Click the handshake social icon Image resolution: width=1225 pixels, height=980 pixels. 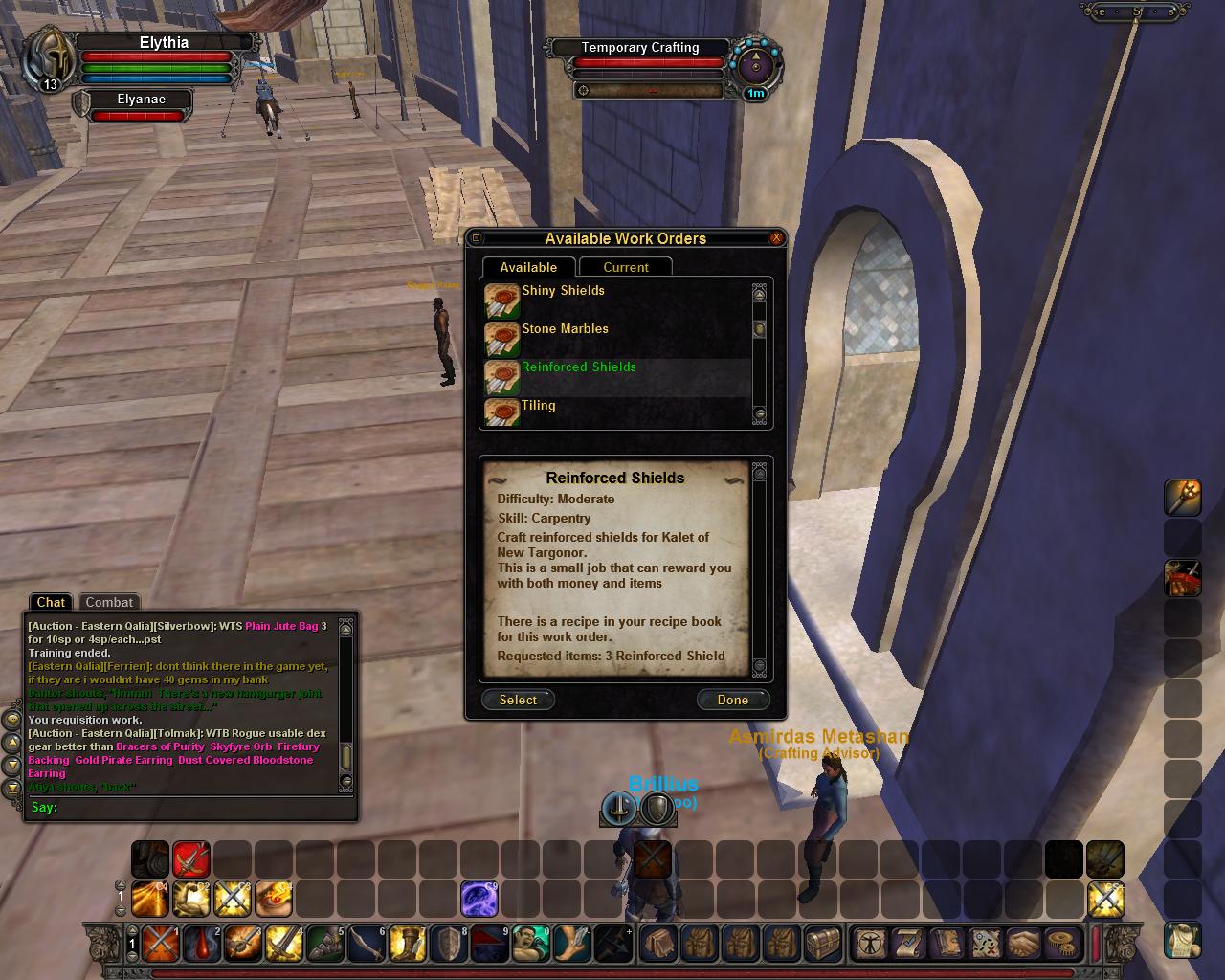(x=1023, y=945)
